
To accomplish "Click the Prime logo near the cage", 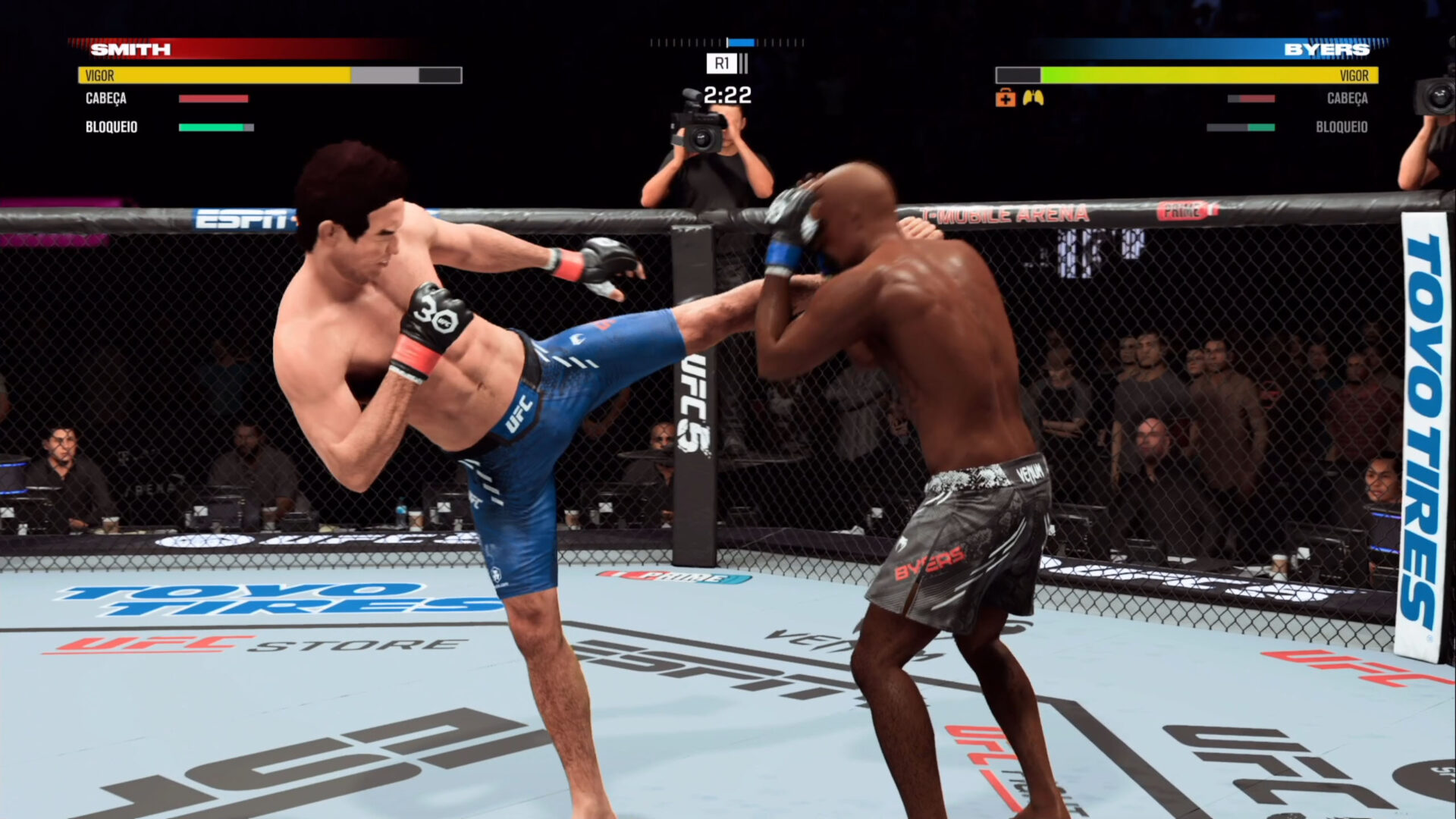I will [x=664, y=578].
